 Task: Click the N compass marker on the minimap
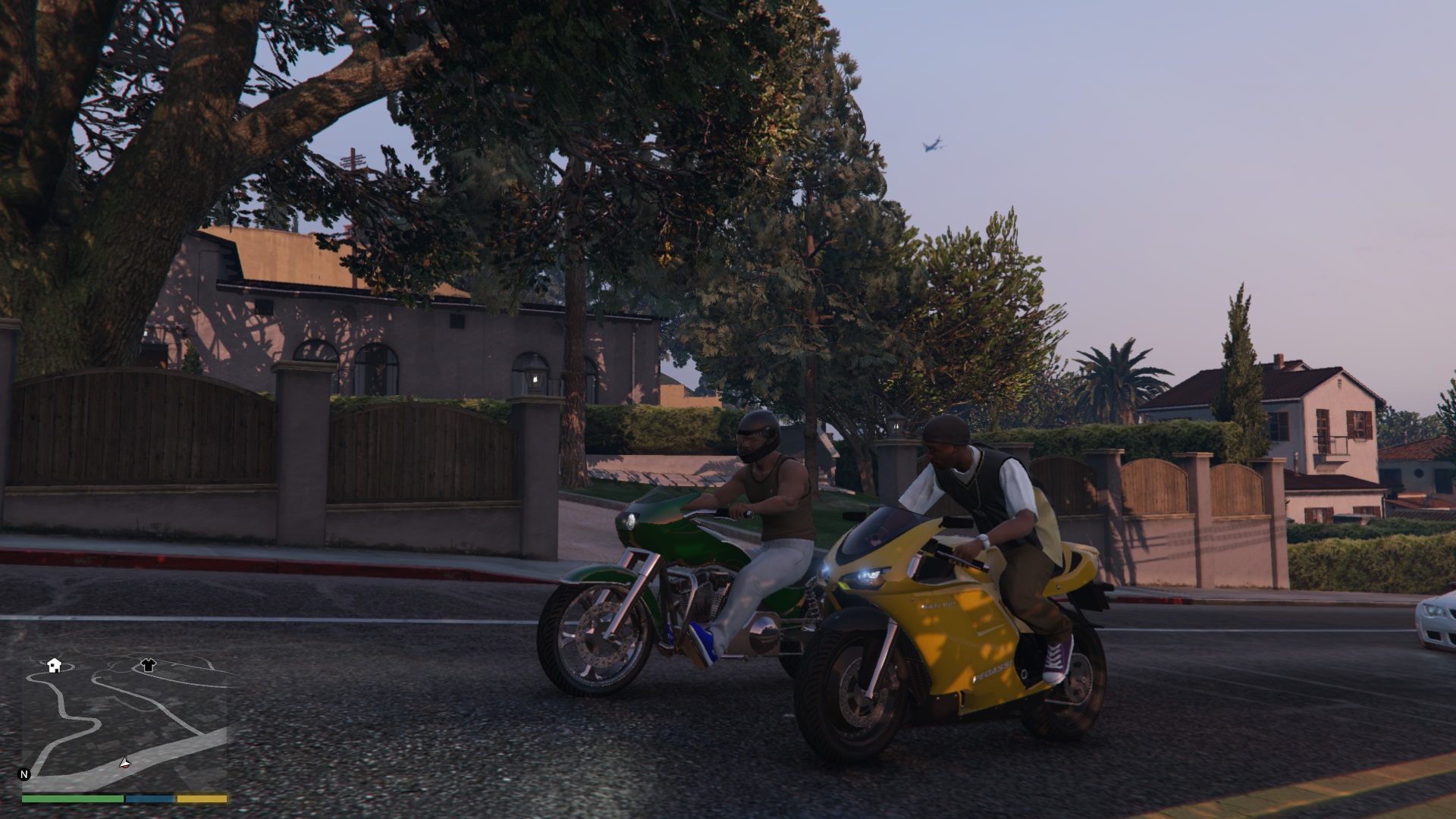[x=24, y=774]
